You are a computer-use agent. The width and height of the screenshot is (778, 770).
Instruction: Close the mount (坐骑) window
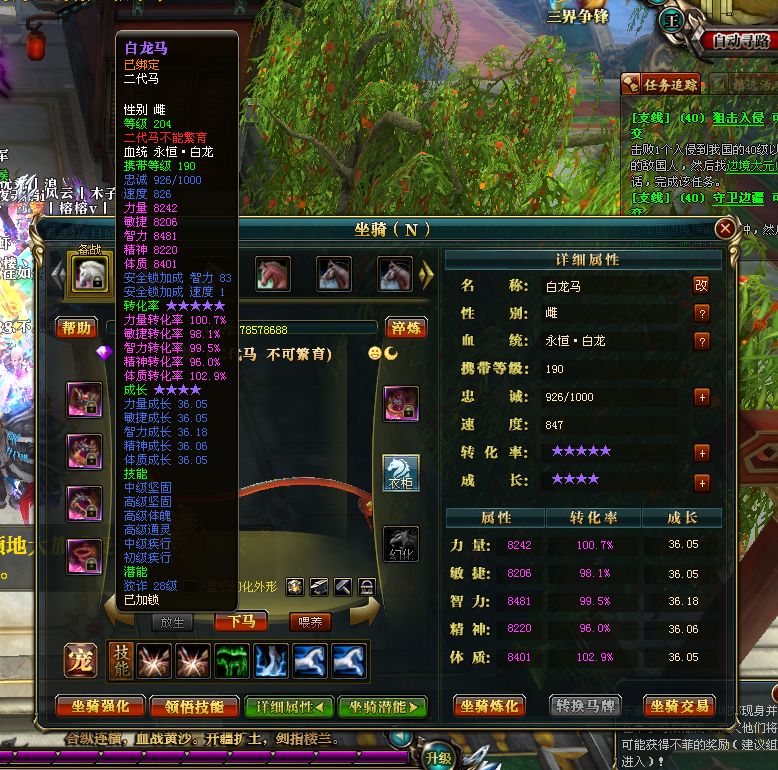(726, 229)
